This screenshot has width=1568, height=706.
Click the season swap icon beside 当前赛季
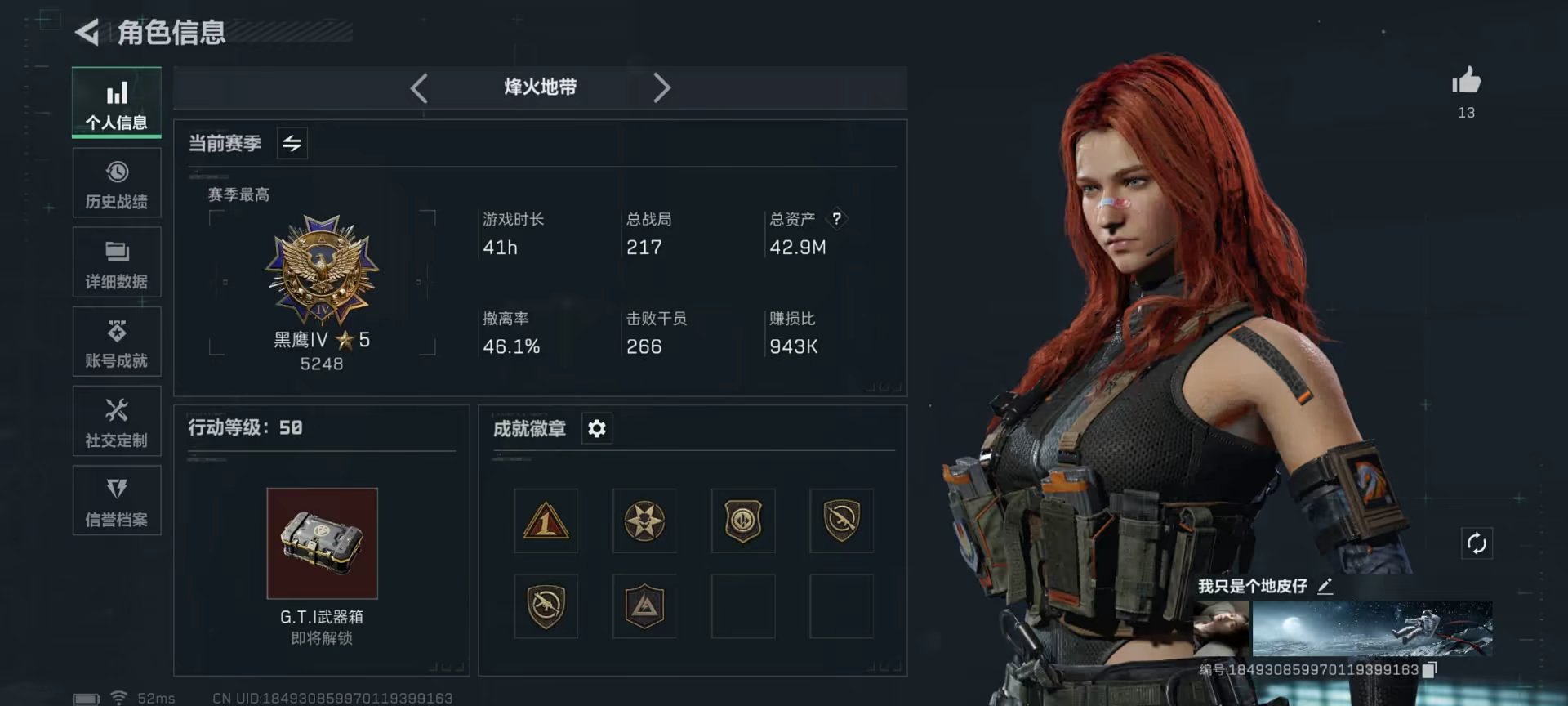[292, 143]
